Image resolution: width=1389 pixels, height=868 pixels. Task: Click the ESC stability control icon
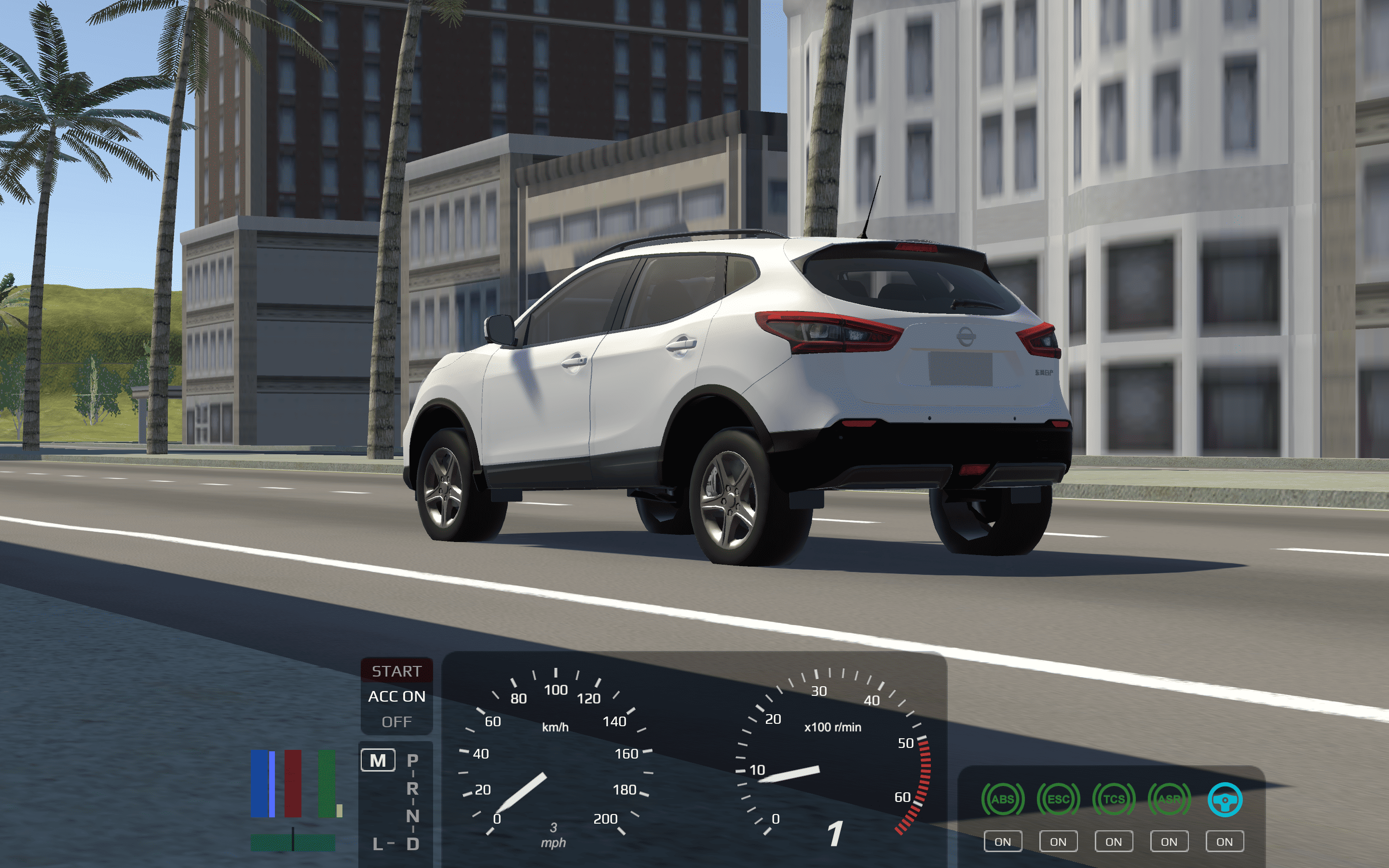[1059, 798]
